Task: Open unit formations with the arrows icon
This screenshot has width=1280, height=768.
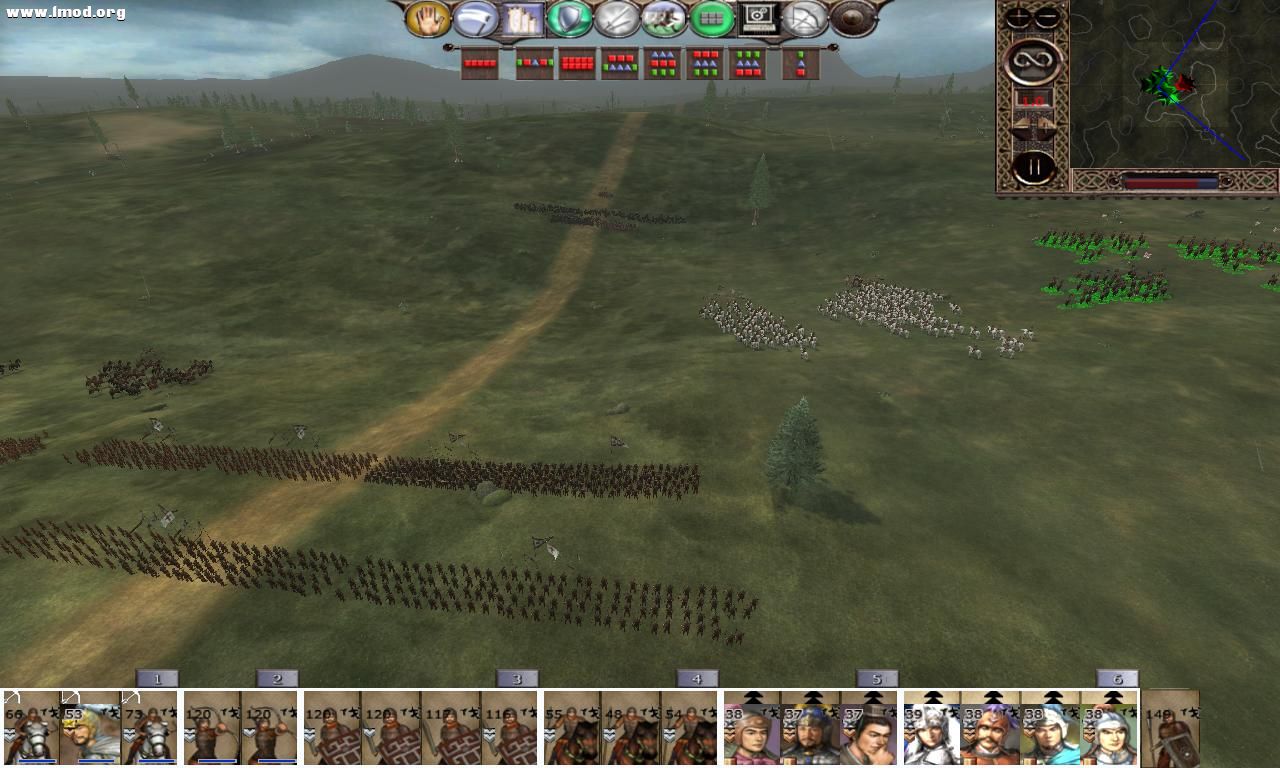Action: [x=803, y=18]
